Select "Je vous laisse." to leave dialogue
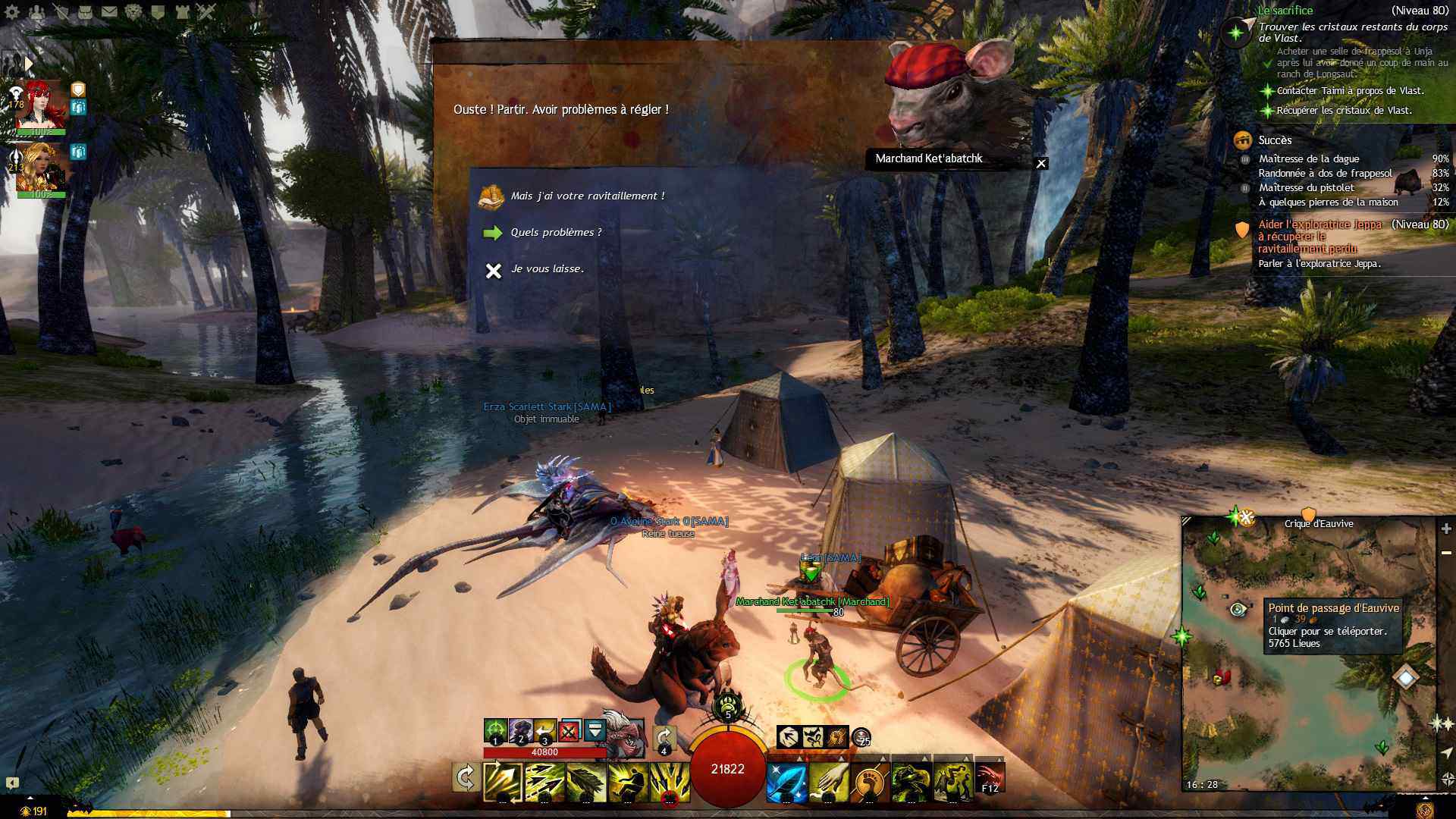1456x819 pixels. pos(547,269)
